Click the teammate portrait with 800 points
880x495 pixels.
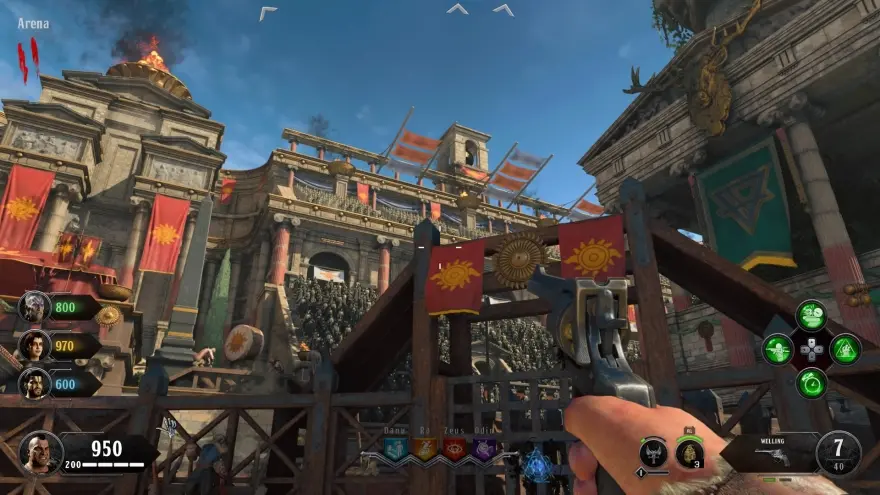(x=34, y=307)
